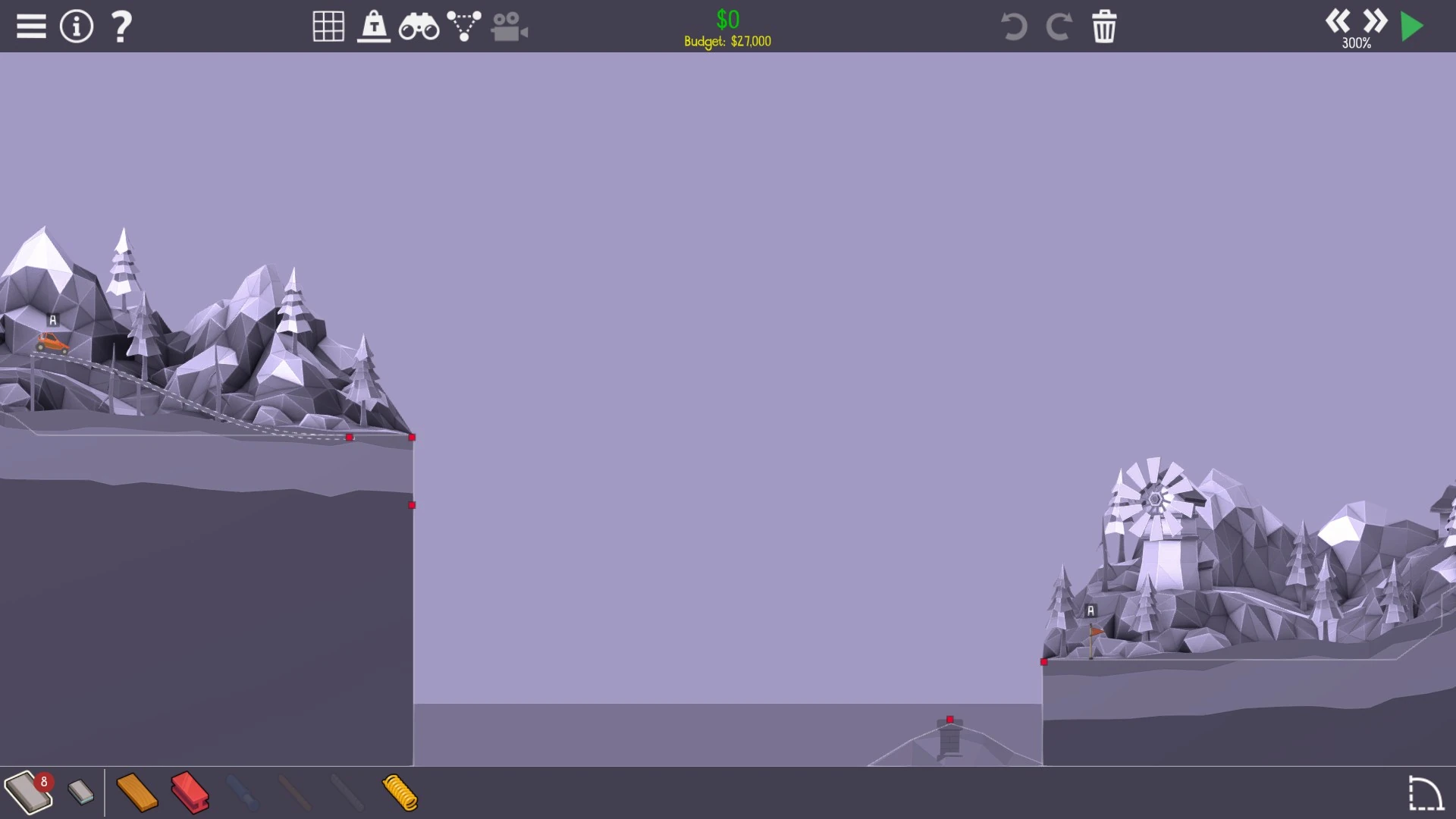
Task: Undo the last action
Action: click(x=1014, y=26)
